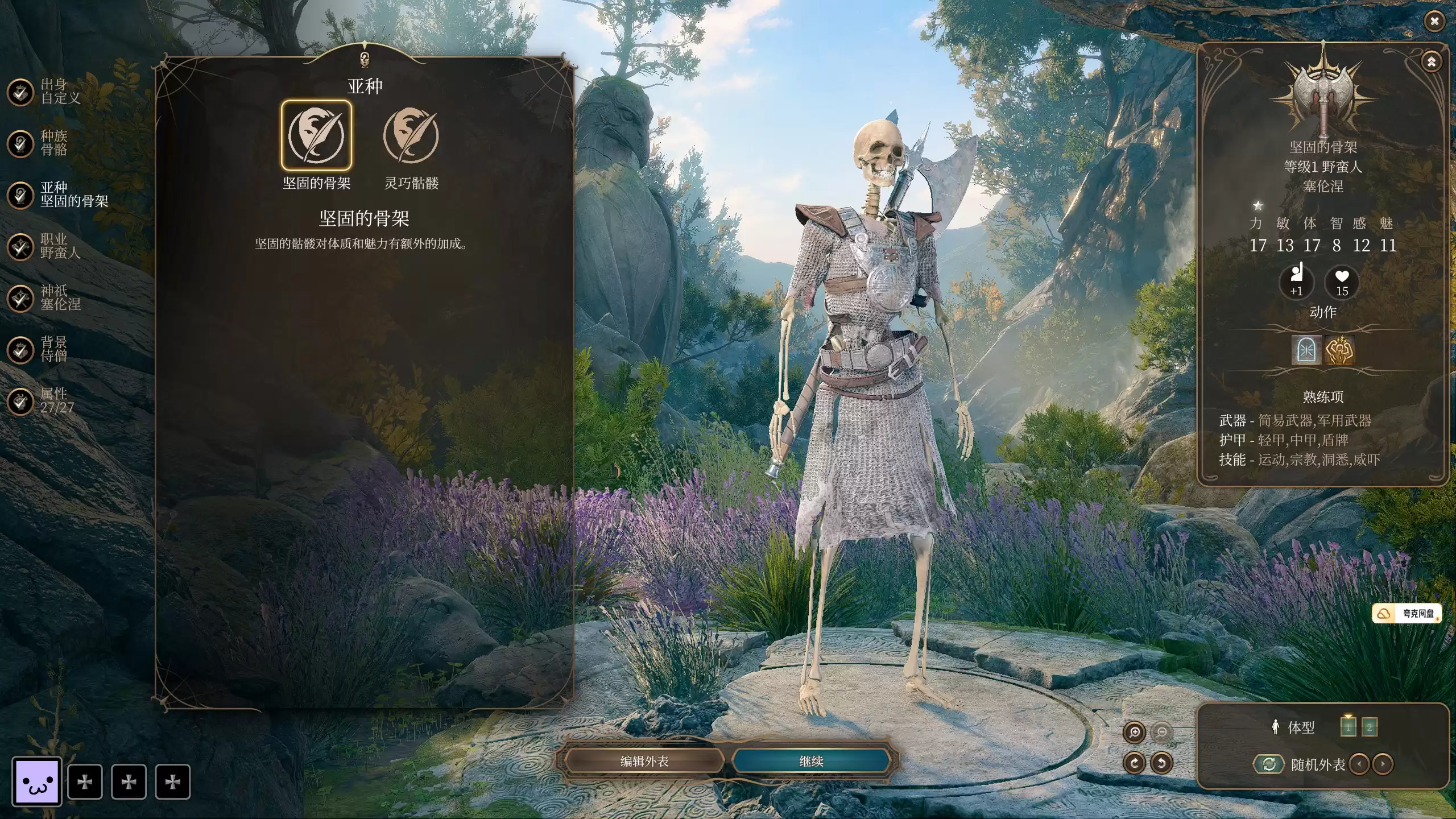Open the 属性 abilities step
The height and width of the screenshot is (819, 1456).
tap(20, 401)
